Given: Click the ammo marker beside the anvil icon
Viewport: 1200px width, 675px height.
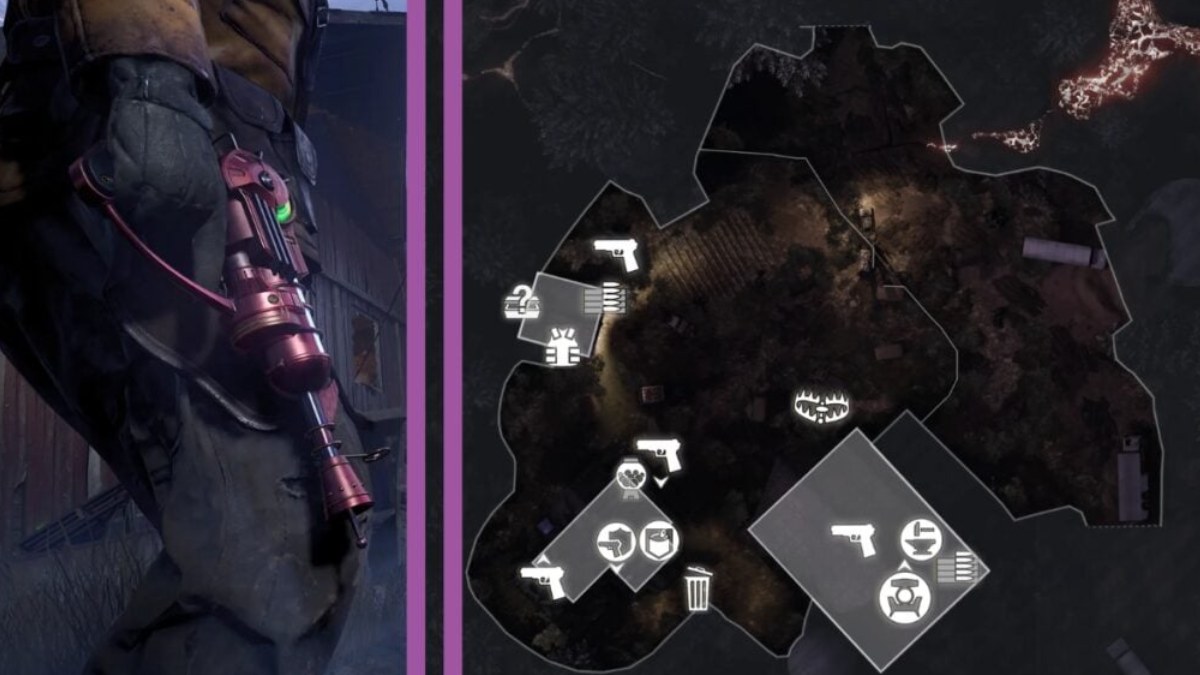Looking at the screenshot, I should [x=953, y=568].
